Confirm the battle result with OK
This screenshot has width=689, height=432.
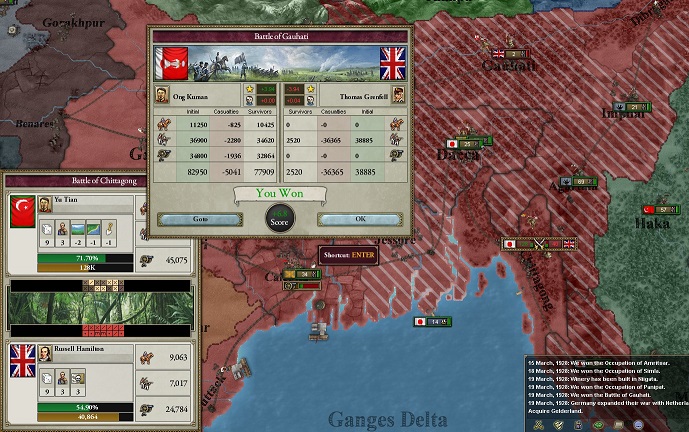click(360, 219)
